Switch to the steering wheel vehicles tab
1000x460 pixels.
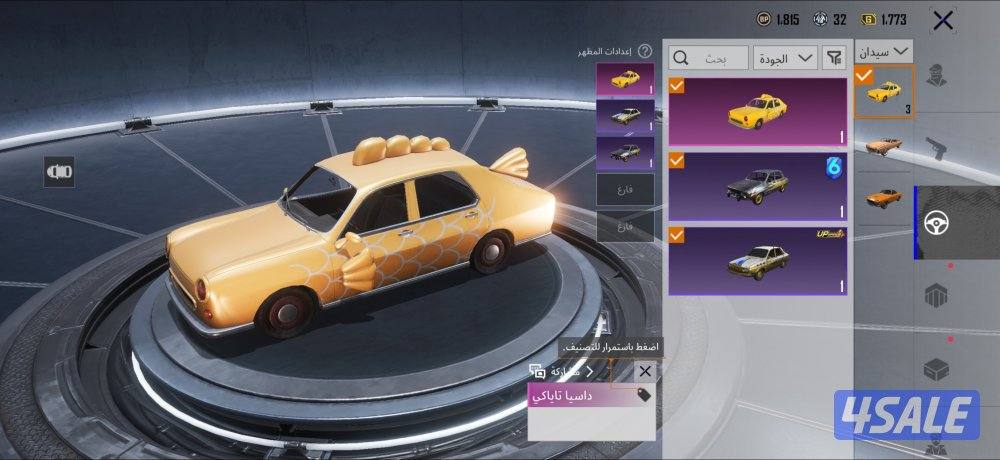coord(937,223)
